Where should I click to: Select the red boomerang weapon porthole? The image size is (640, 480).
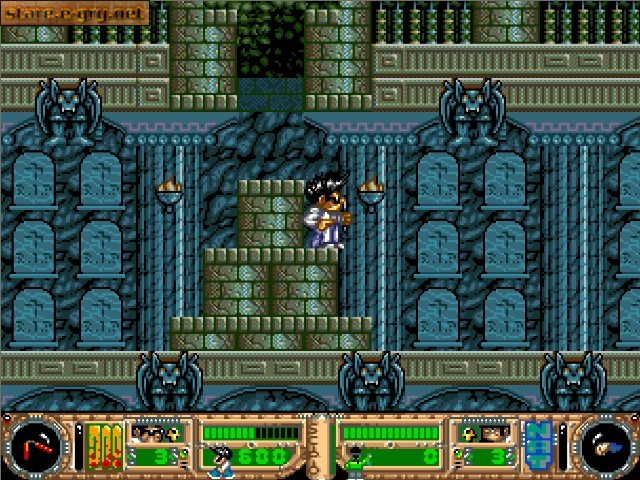[37, 445]
